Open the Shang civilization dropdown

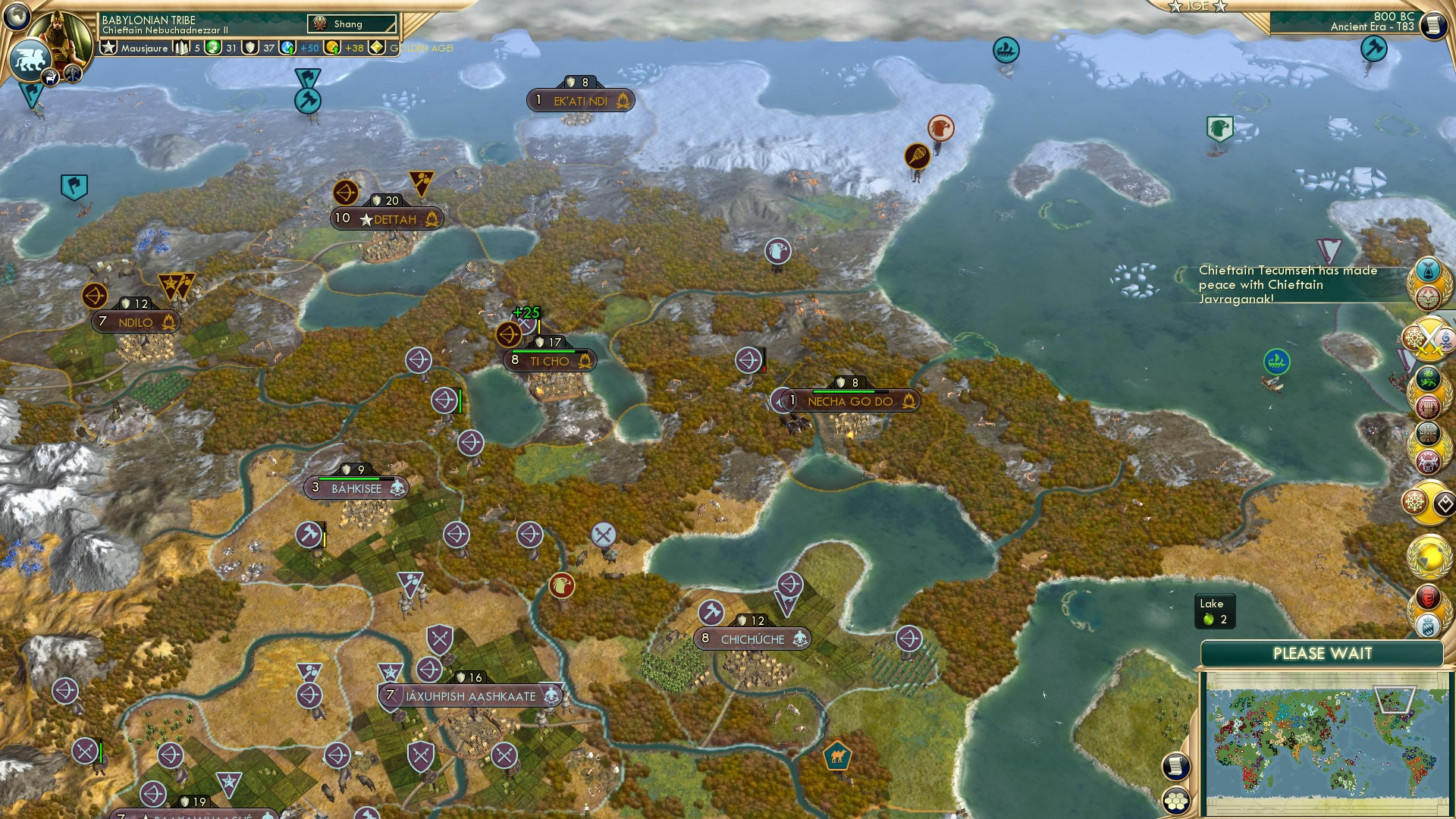click(353, 24)
